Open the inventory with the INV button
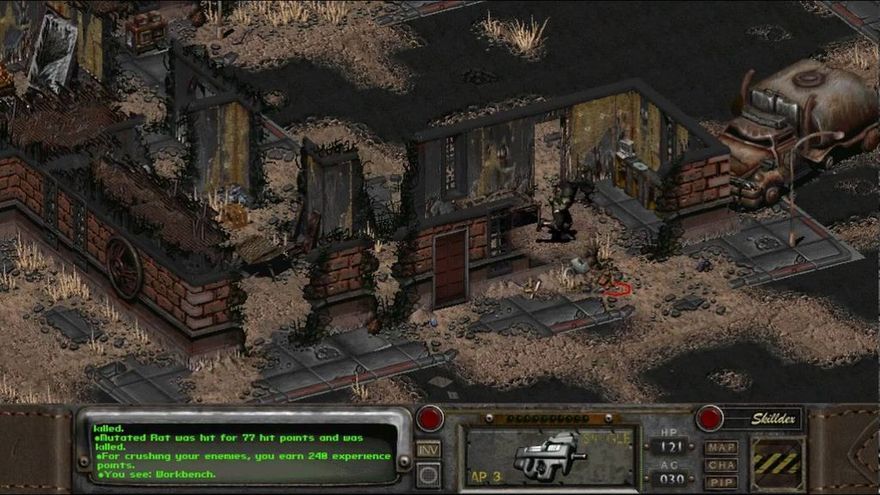The height and width of the screenshot is (495, 880). (x=428, y=450)
